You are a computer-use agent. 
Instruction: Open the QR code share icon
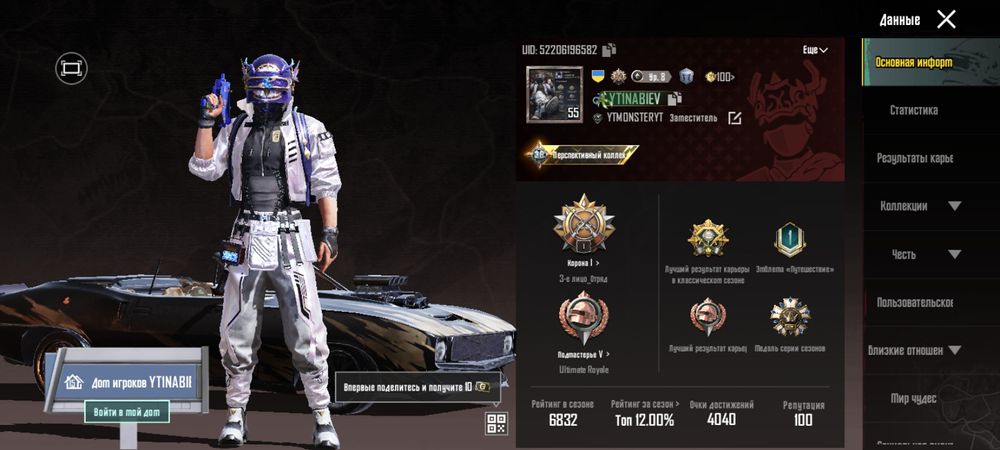(x=496, y=423)
